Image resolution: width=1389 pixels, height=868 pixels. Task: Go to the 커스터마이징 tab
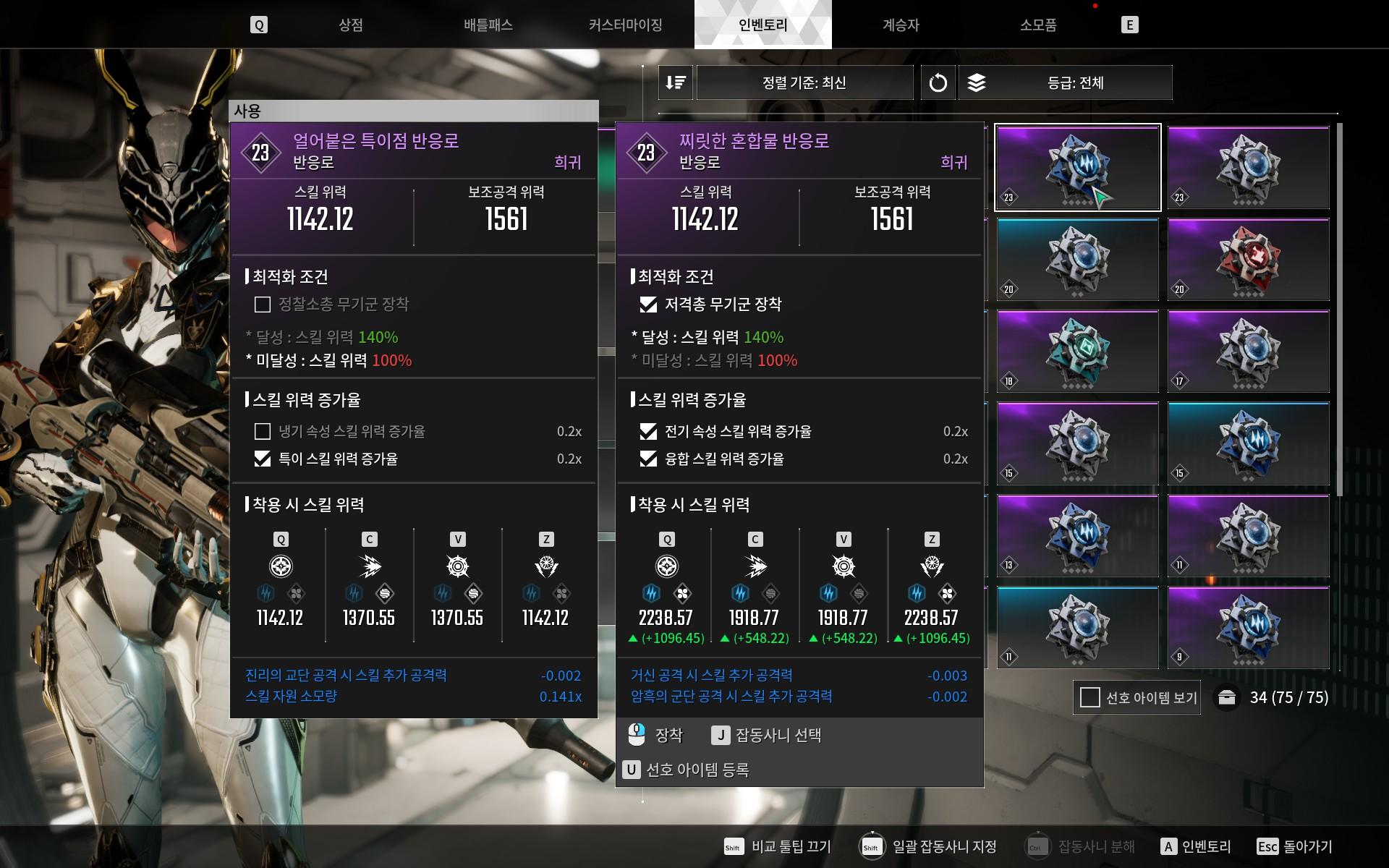626,25
